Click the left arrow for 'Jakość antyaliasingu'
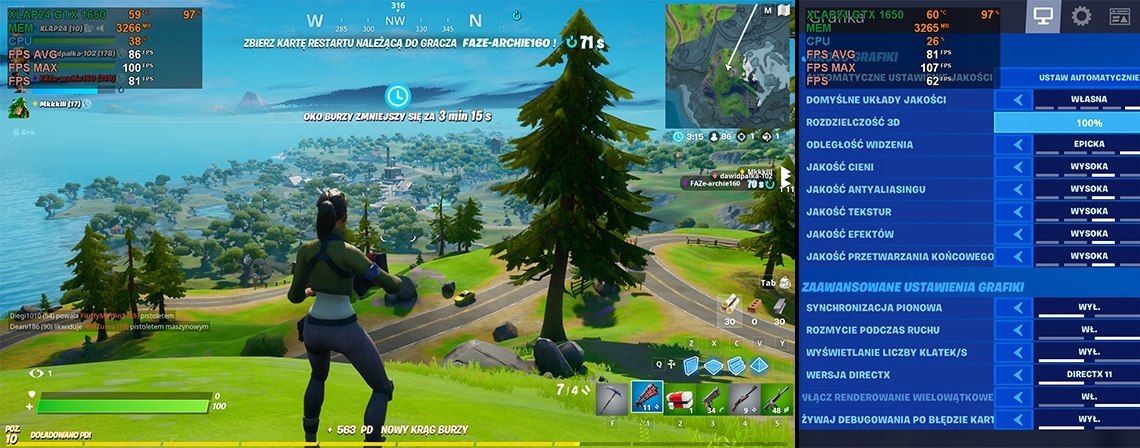Viewport: 1140px width, 448px height. click(1018, 189)
